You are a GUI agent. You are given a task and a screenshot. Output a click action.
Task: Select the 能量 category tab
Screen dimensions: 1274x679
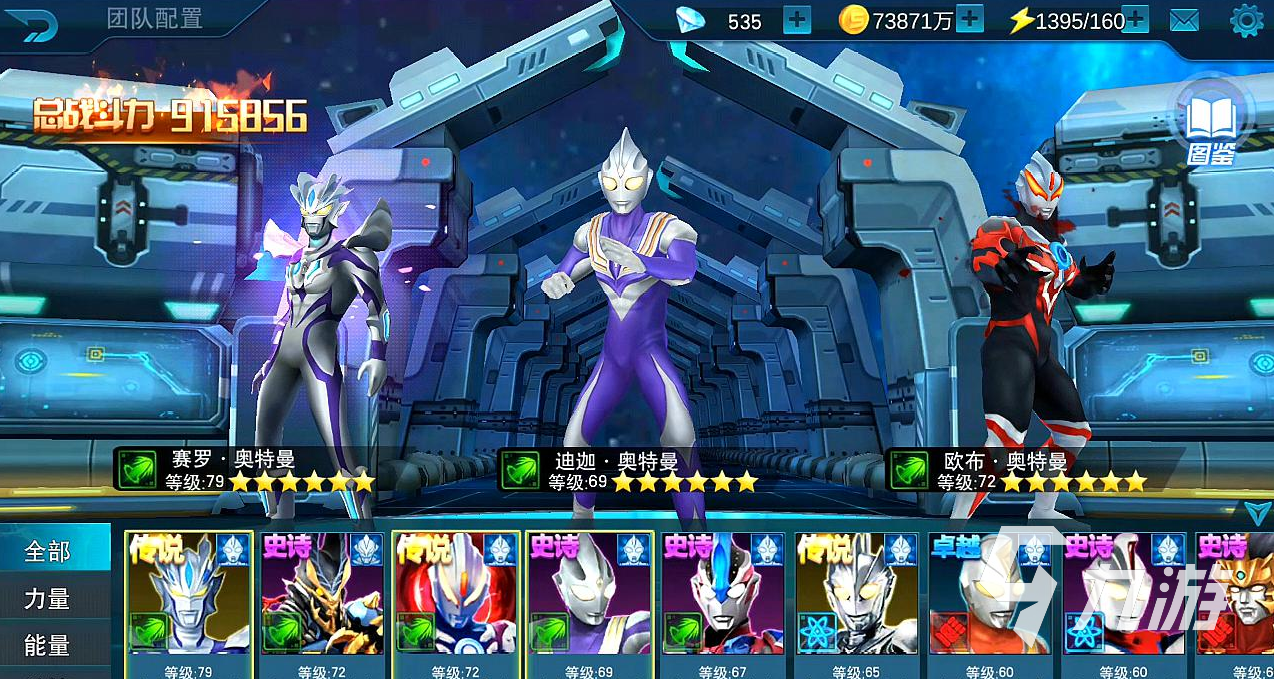coord(48,646)
